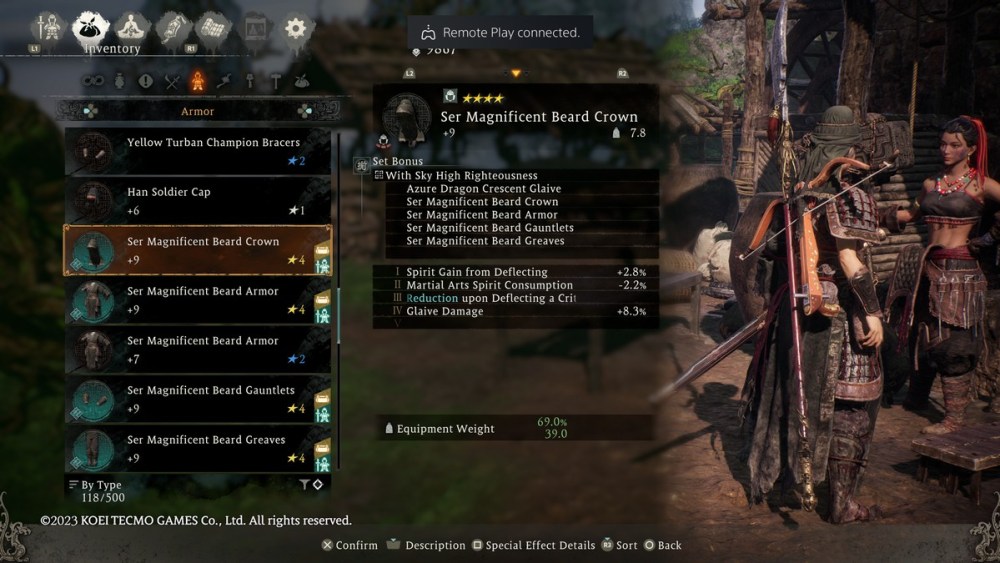This screenshot has height=563, width=1000.
Task: Pick the +7 Ser Magnificent Beard Armor
Action: coord(198,350)
